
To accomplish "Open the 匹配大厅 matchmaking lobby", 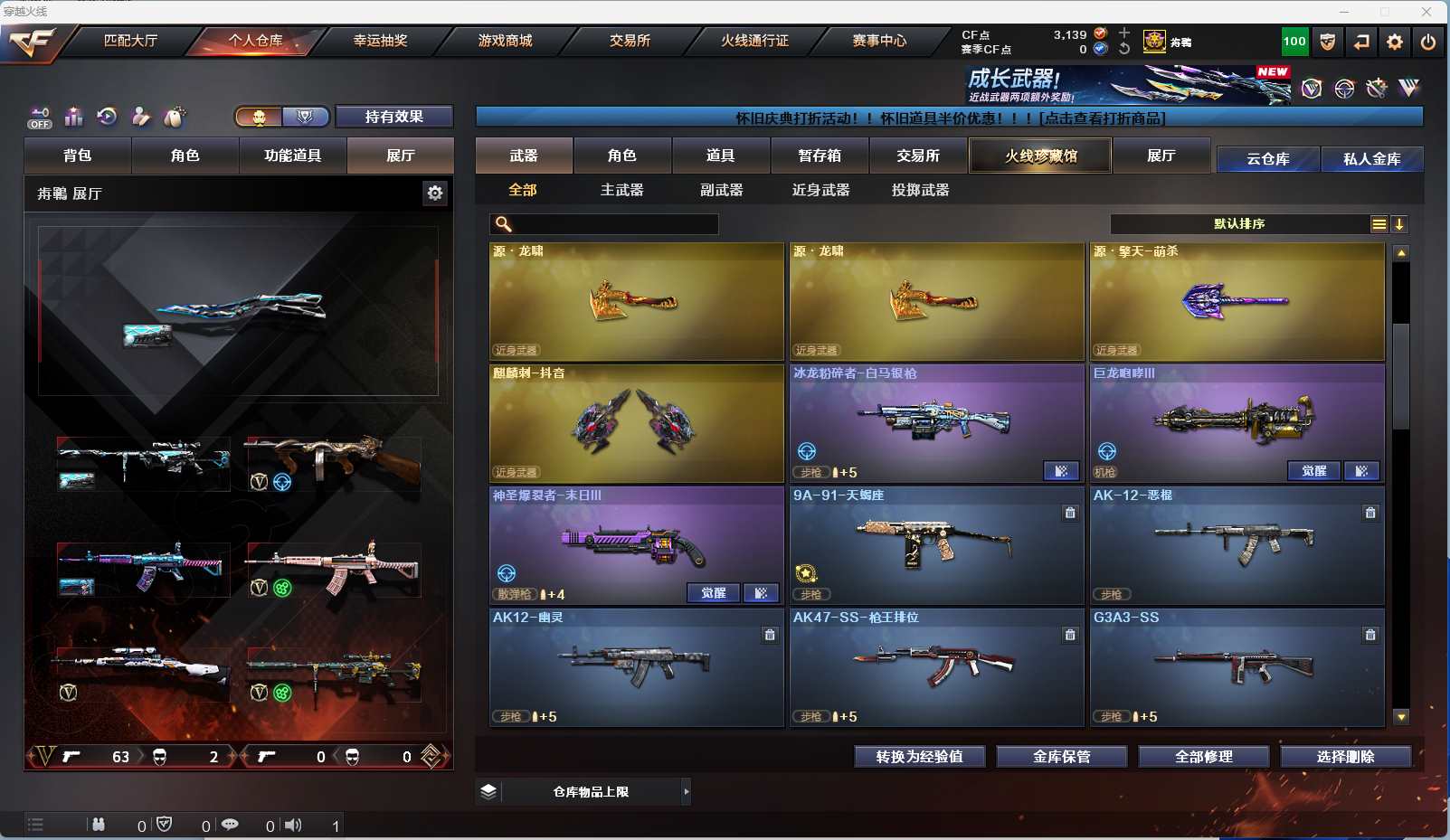I will [130, 41].
